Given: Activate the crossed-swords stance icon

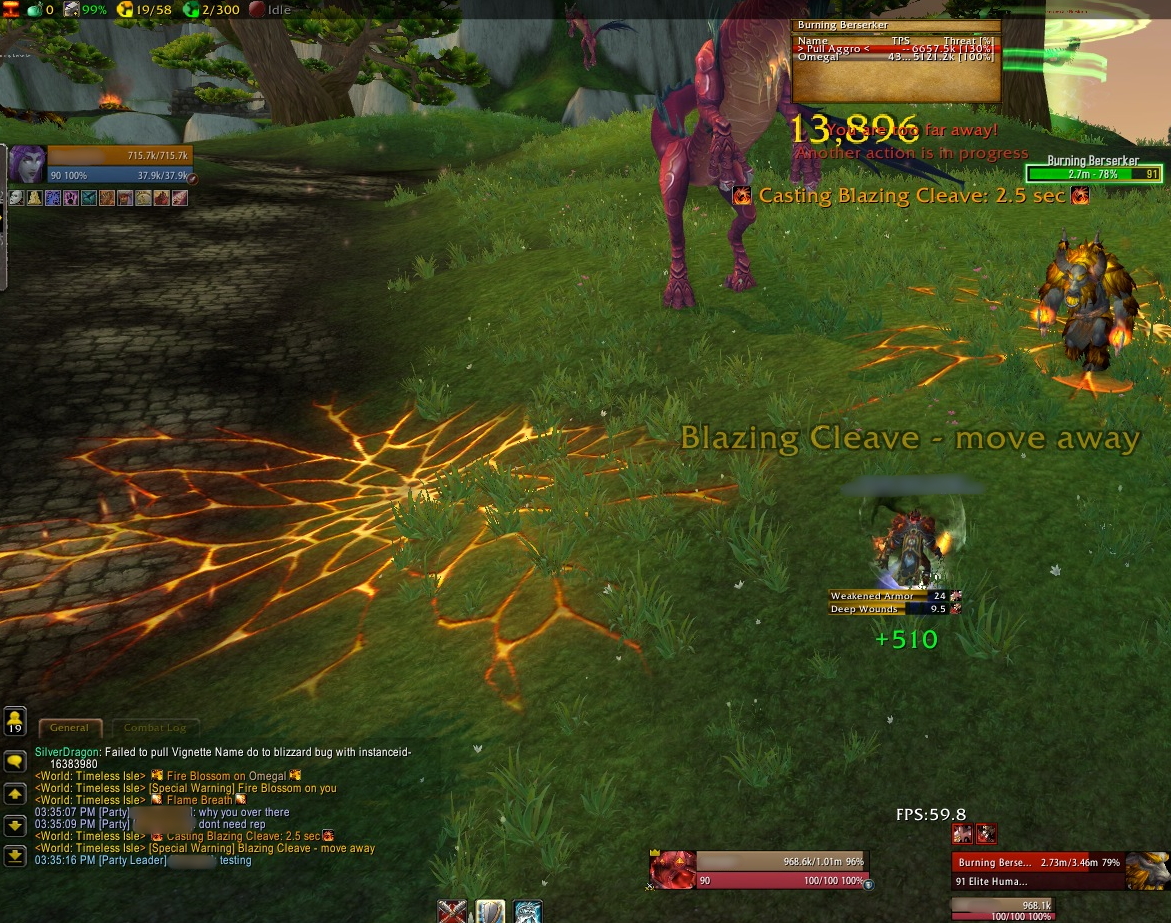Looking at the screenshot, I should click(453, 912).
